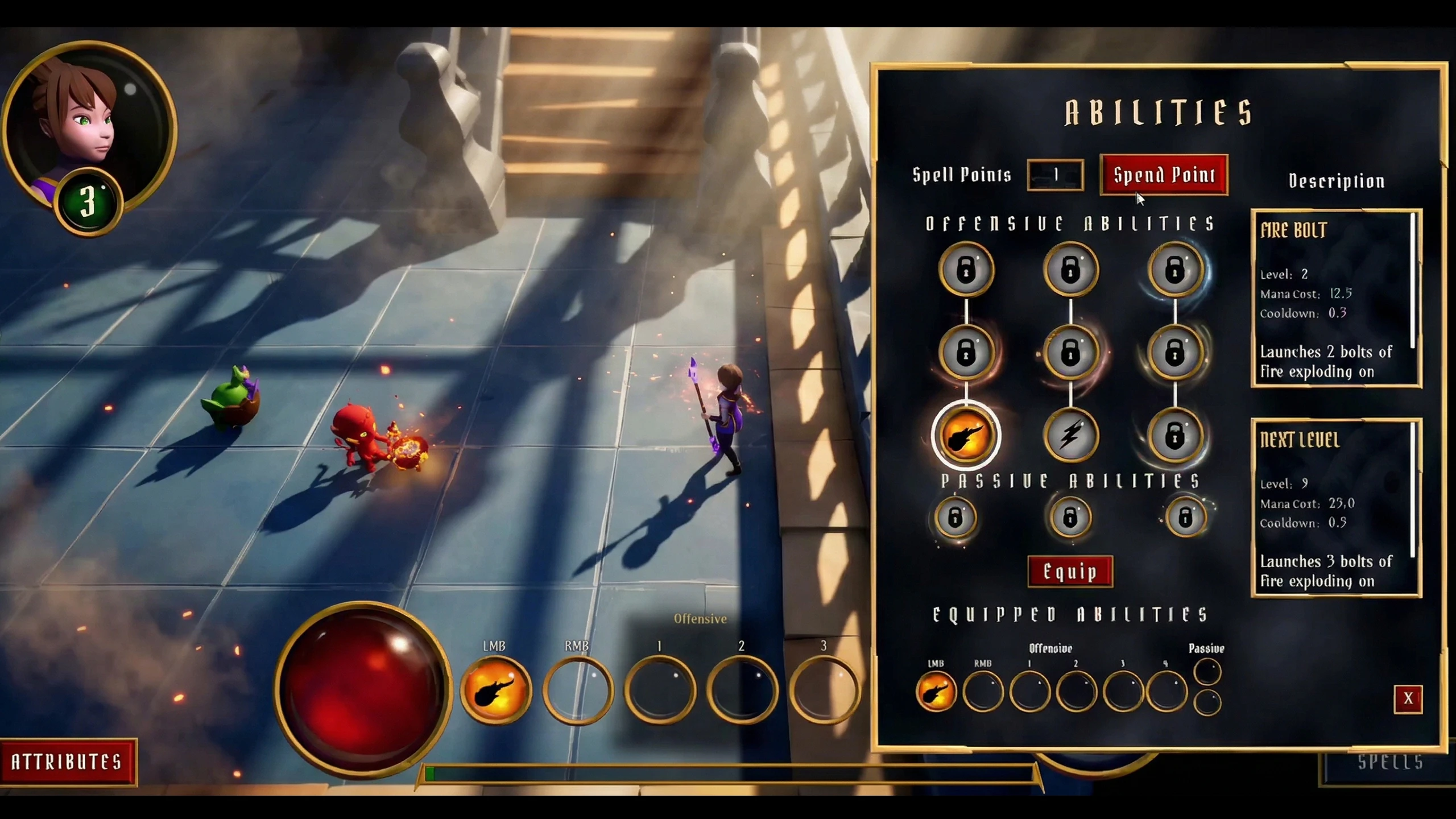
Task: Open the Attributes menu
Action: [67, 762]
